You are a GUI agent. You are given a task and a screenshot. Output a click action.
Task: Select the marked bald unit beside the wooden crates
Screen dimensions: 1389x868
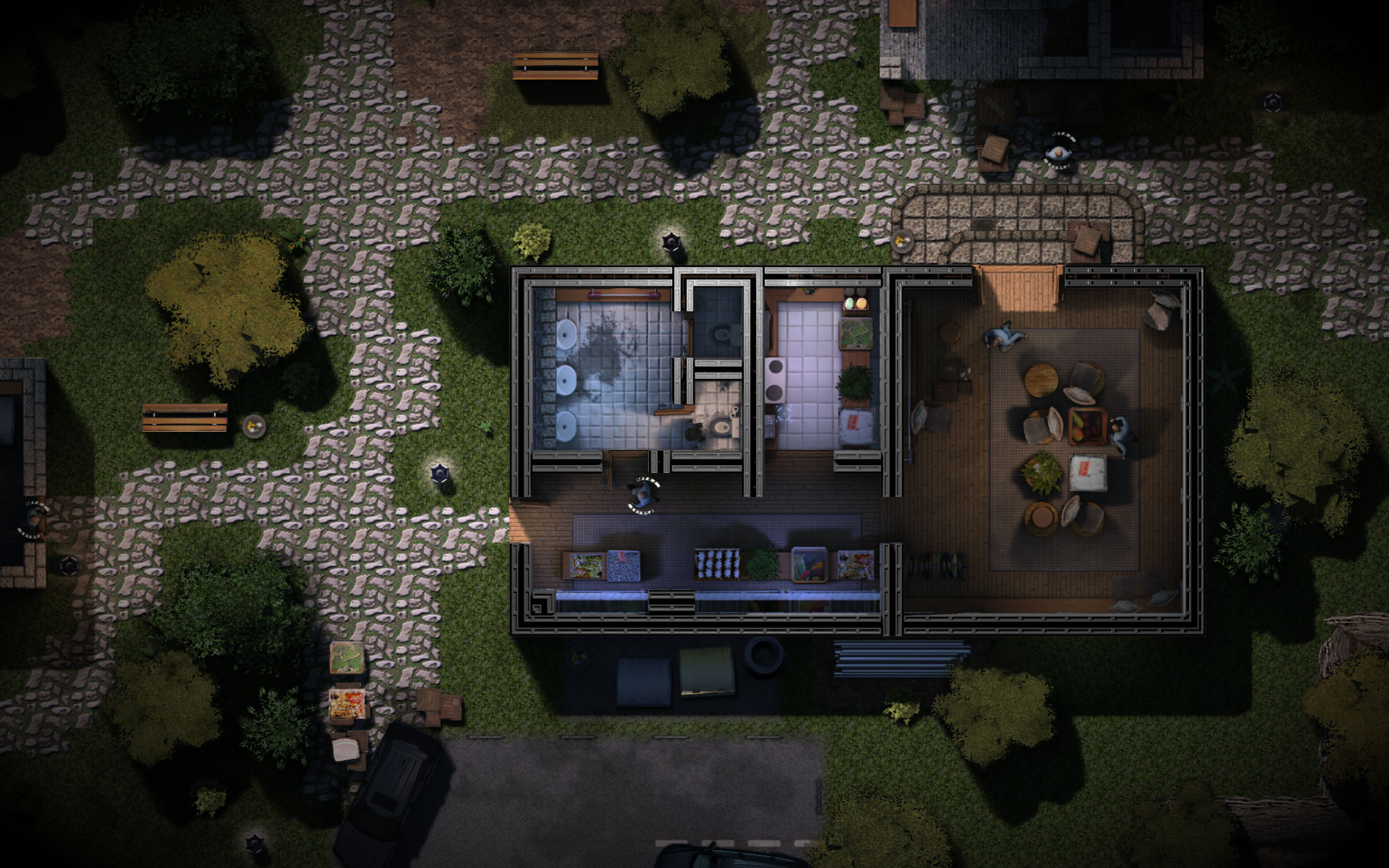coord(1058,153)
